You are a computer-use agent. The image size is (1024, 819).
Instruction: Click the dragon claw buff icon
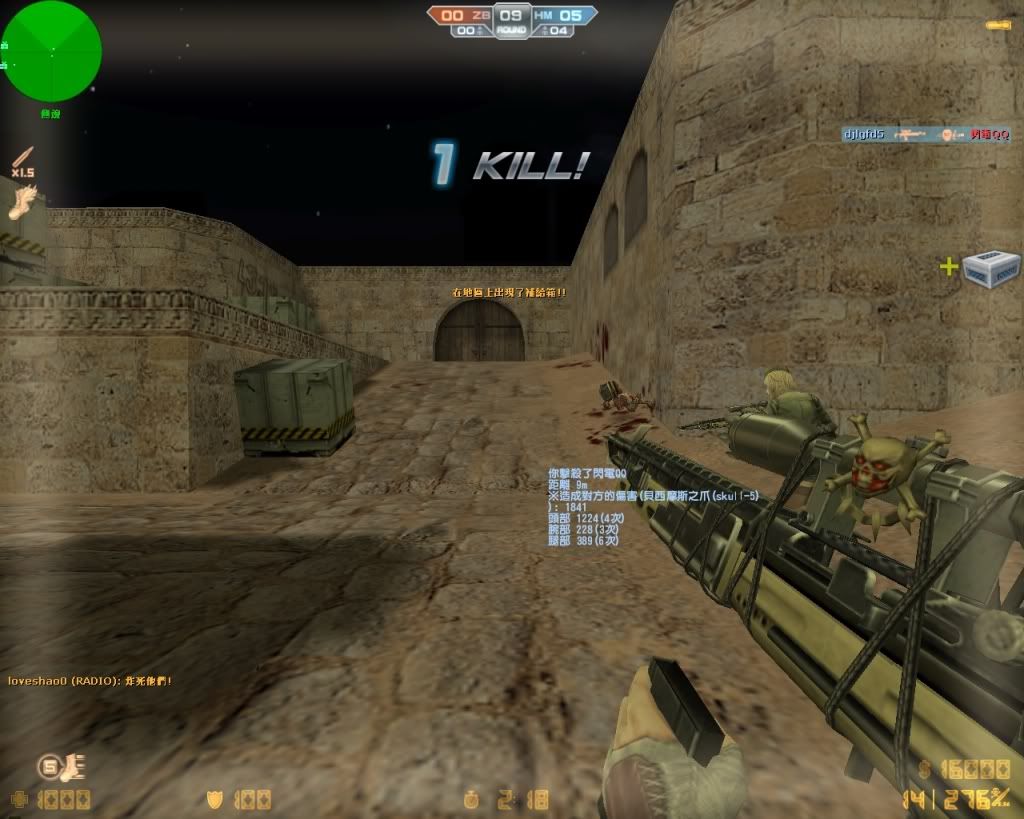coord(26,201)
